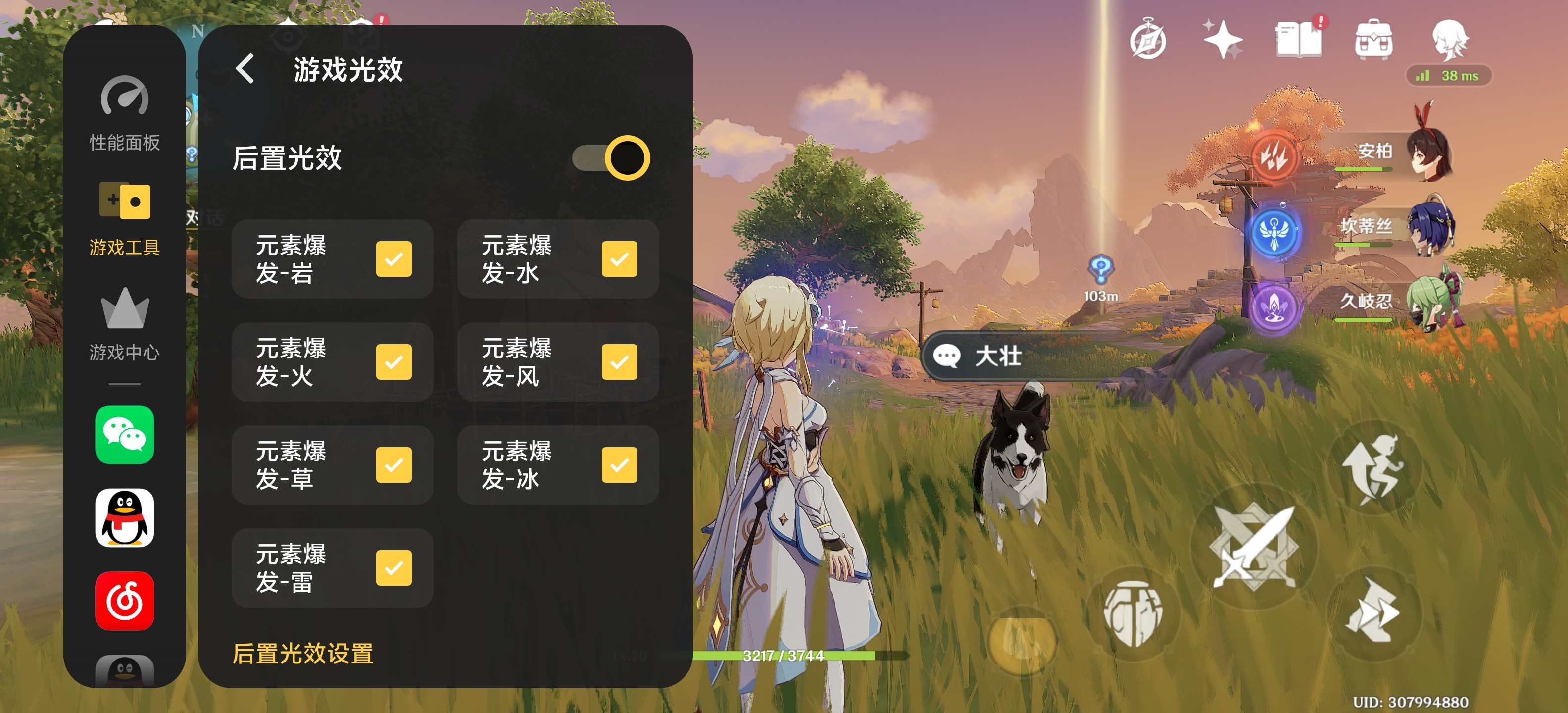Open 游戏中心 from the sidebar
Image resolution: width=1568 pixels, height=713 pixels.
(125, 324)
